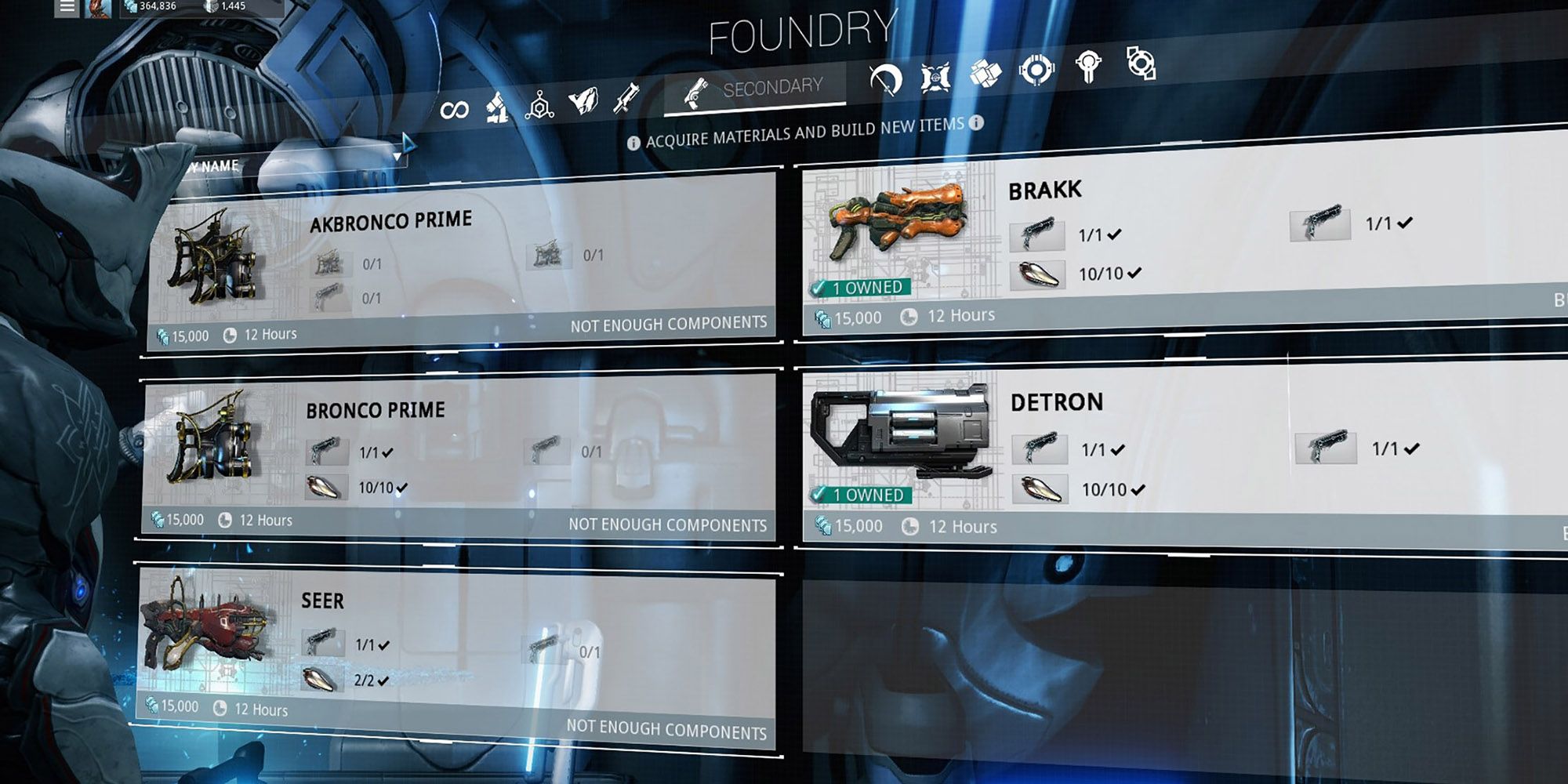
Task: Click the player profile avatar
Action: [98, 7]
